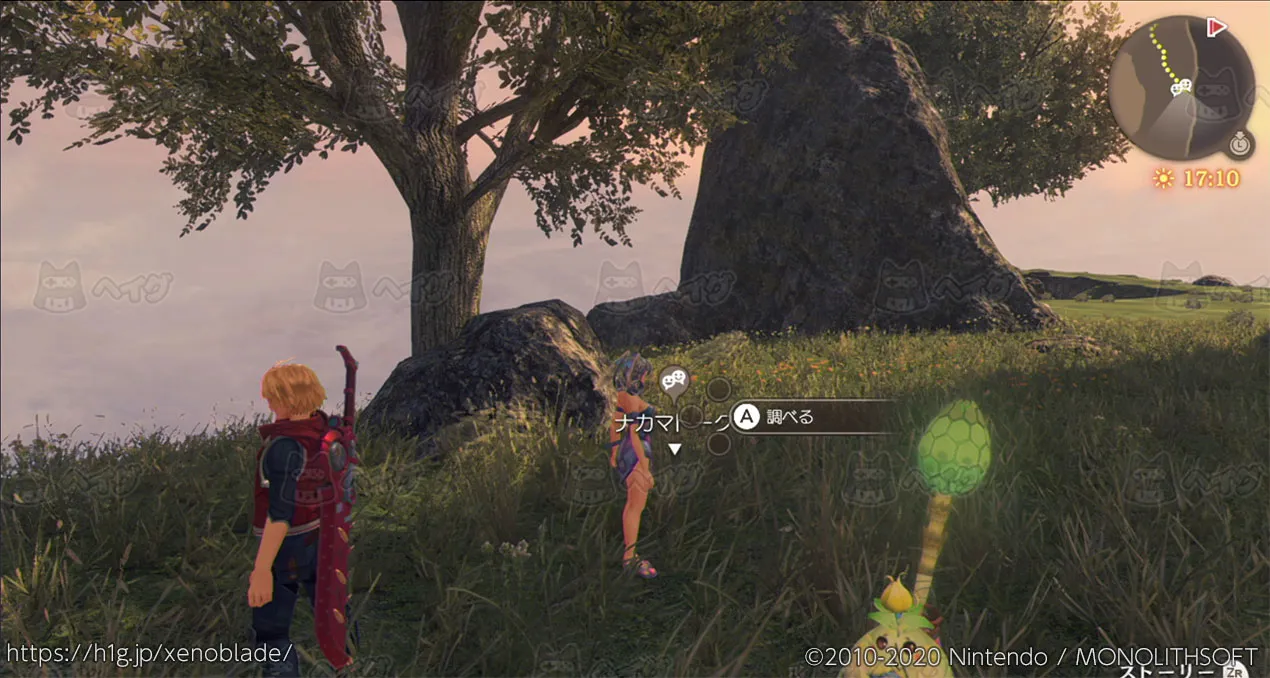
Task: Select the Heart-to-Heart speech bubble marker
Action: tap(674, 379)
